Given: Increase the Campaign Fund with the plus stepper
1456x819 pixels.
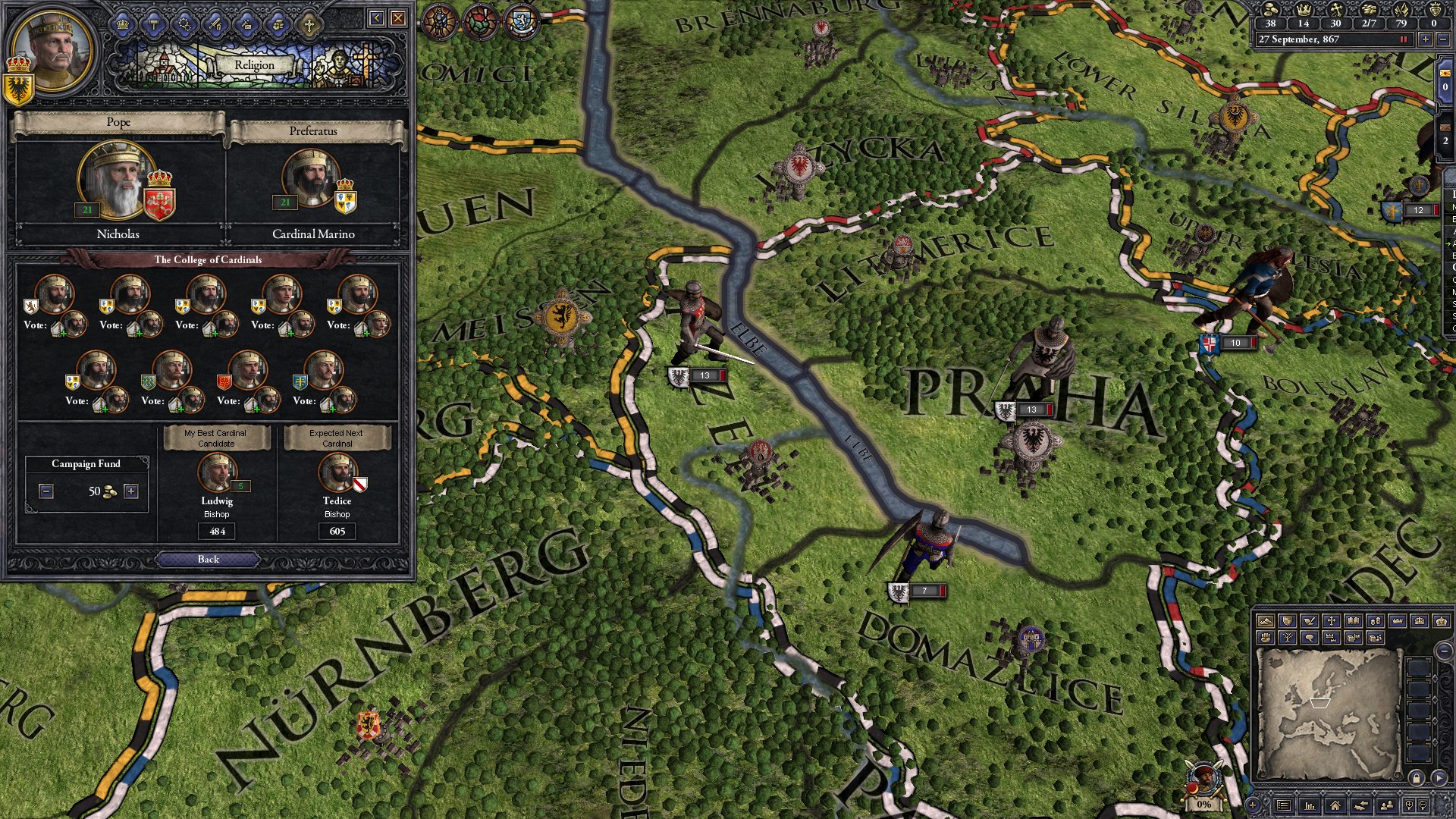Looking at the screenshot, I should pyautogui.click(x=132, y=491).
